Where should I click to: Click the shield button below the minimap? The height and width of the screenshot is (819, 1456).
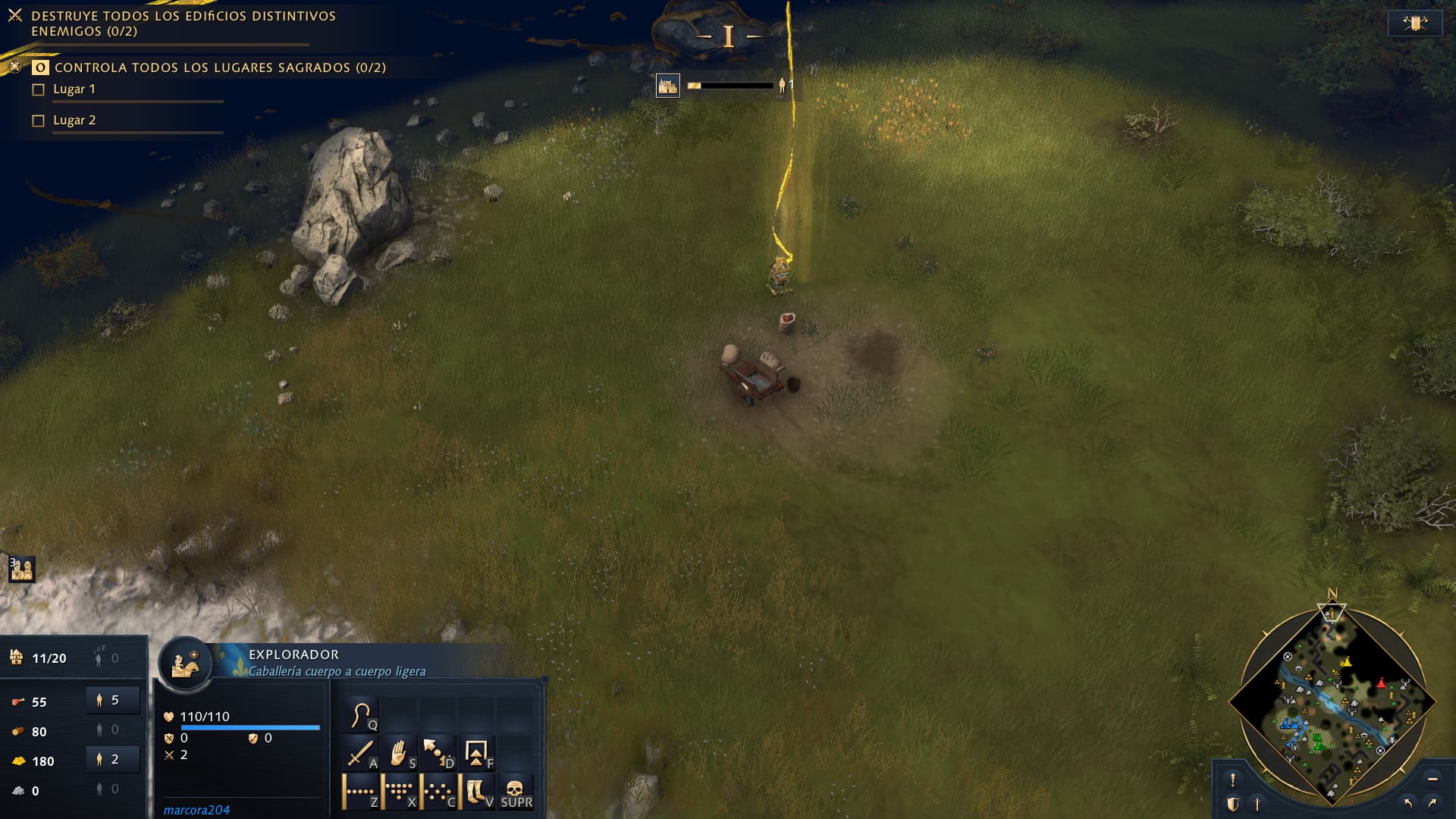pyautogui.click(x=1233, y=804)
